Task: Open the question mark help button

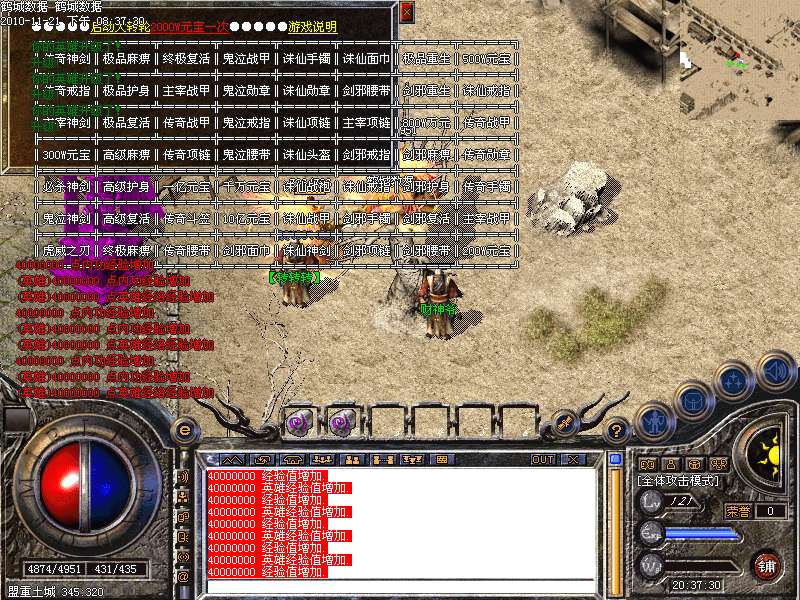Action: [x=617, y=431]
